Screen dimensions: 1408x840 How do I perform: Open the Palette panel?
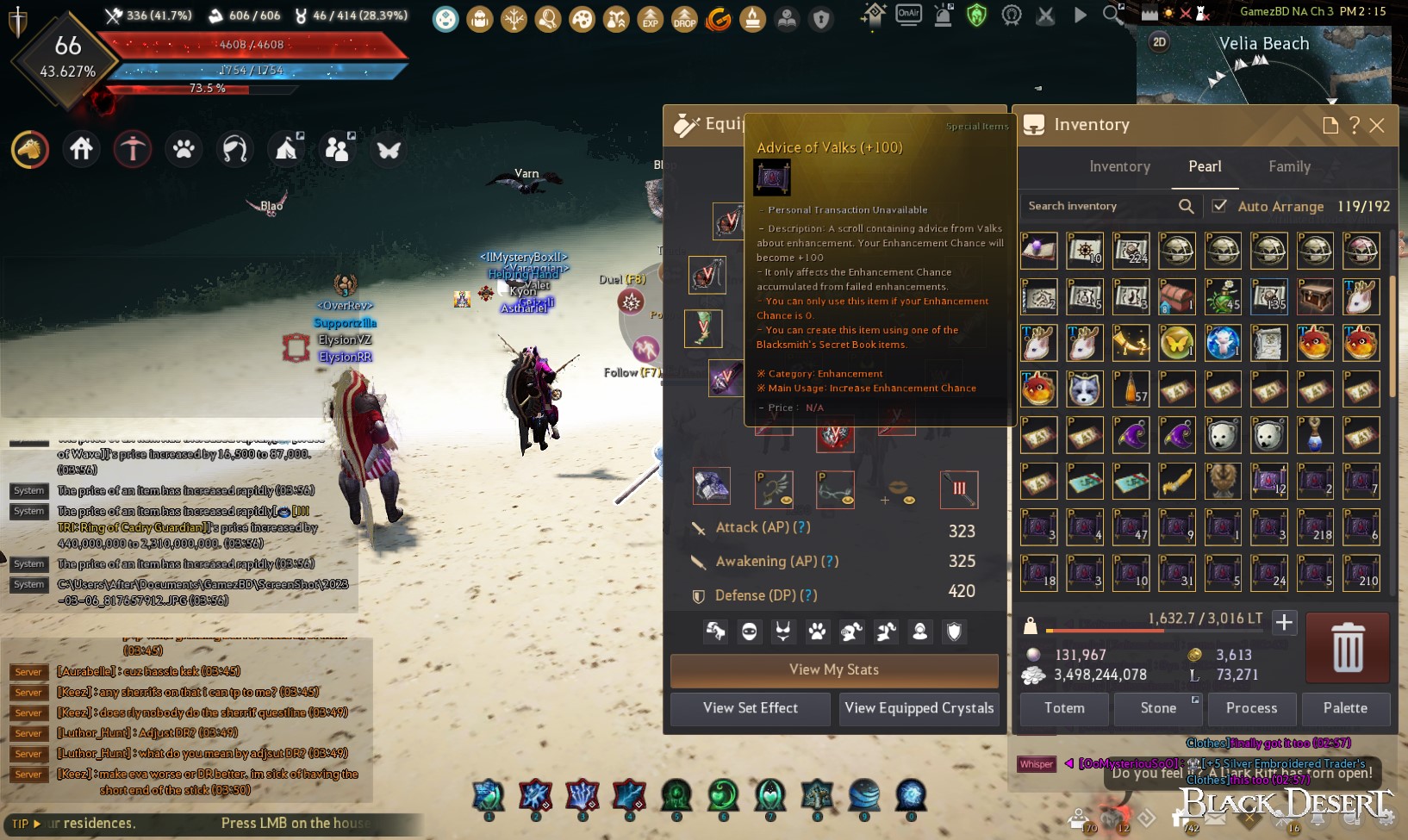coord(1345,708)
